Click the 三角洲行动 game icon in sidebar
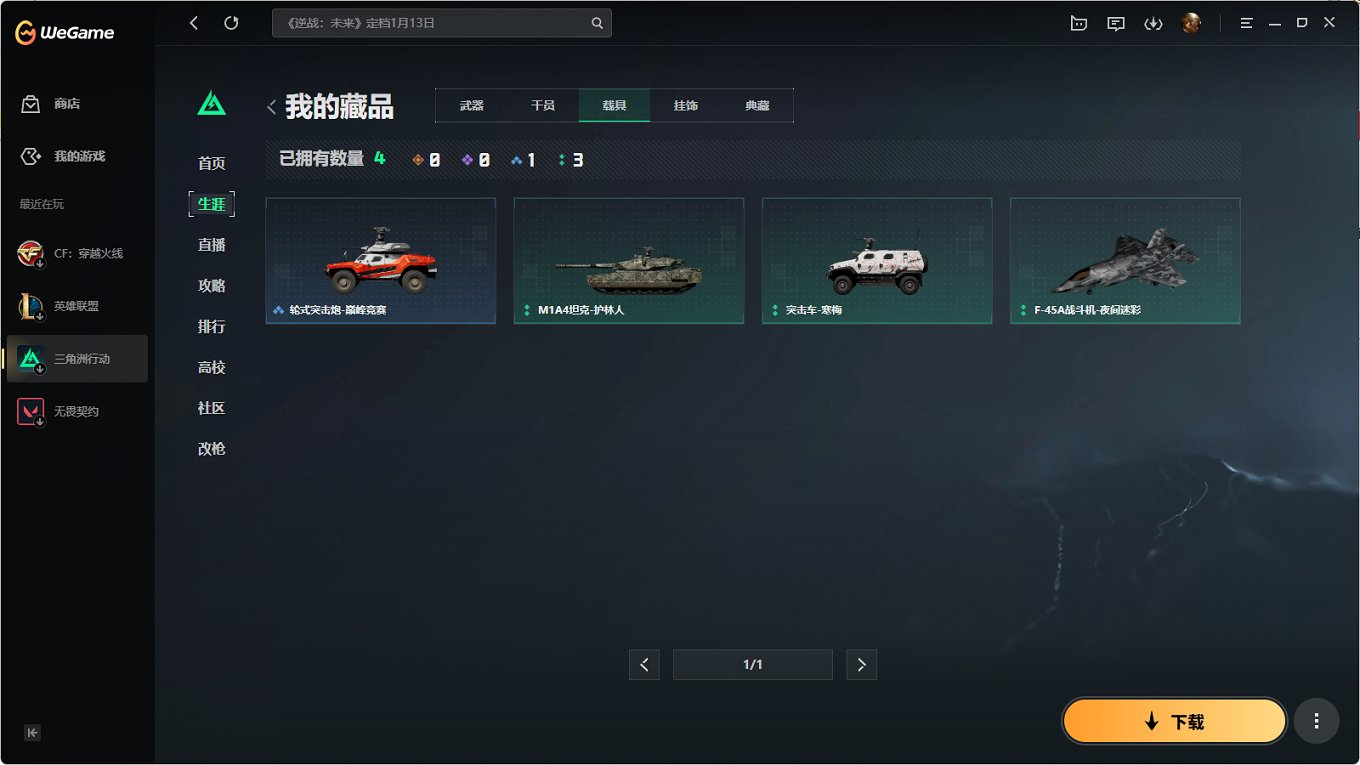Image resolution: width=1360 pixels, height=765 pixels. [29, 358]
